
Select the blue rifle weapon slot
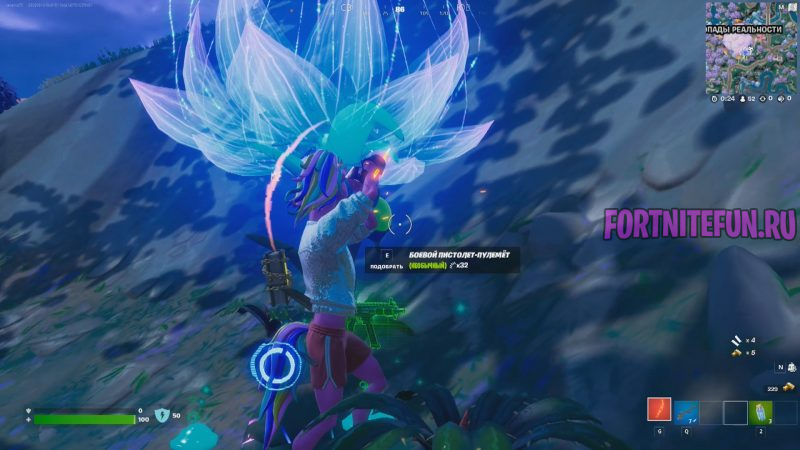(x=685, y=411)
